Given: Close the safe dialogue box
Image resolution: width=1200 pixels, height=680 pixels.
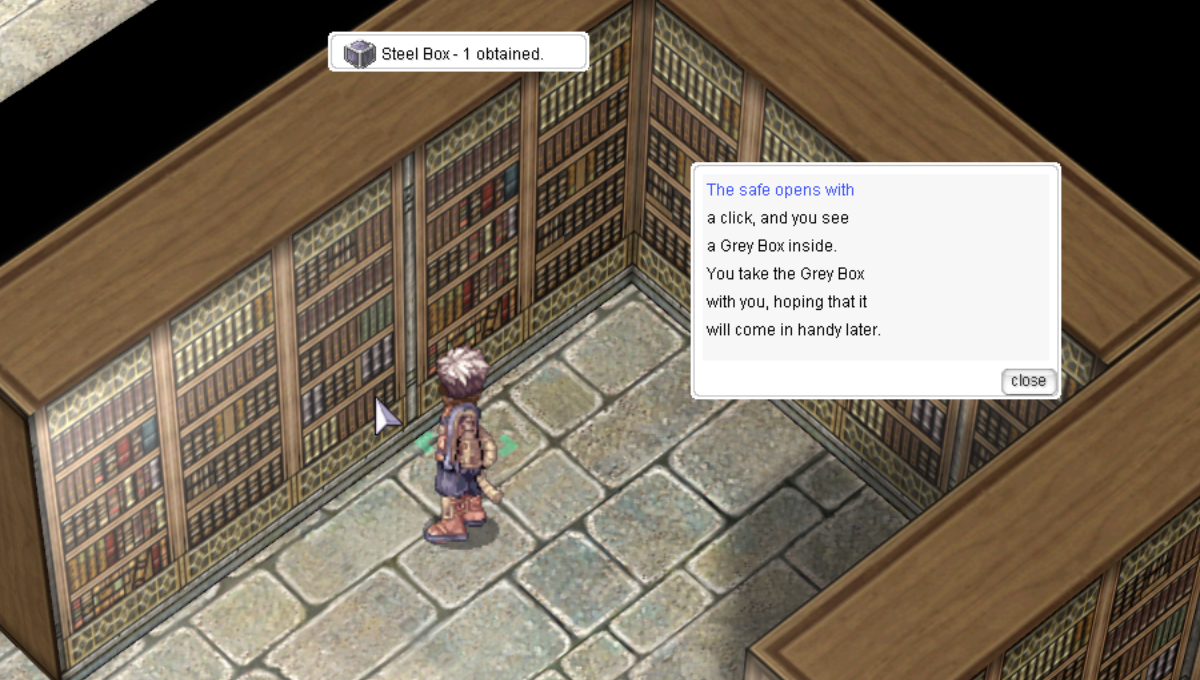Looking at the screenshot, I should click(x=1028, y=381).
